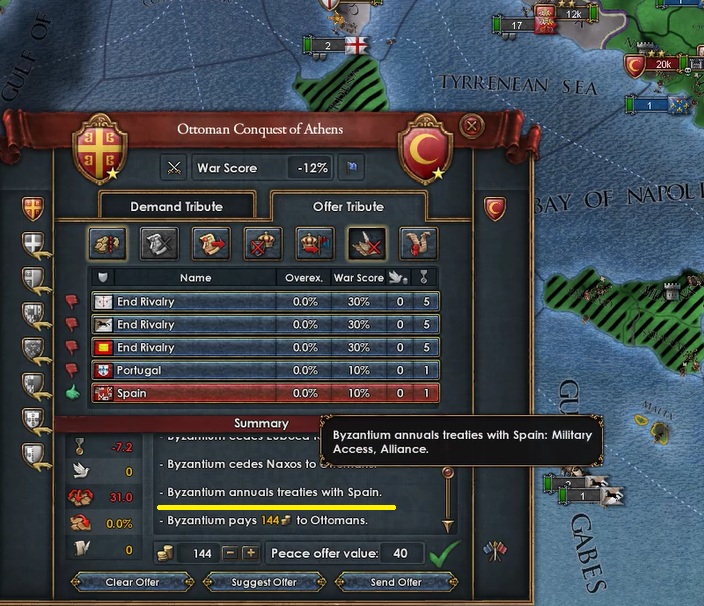704x606 pixels.
Task: Choose the annul treaties category icon
Action: pos(366,243)
